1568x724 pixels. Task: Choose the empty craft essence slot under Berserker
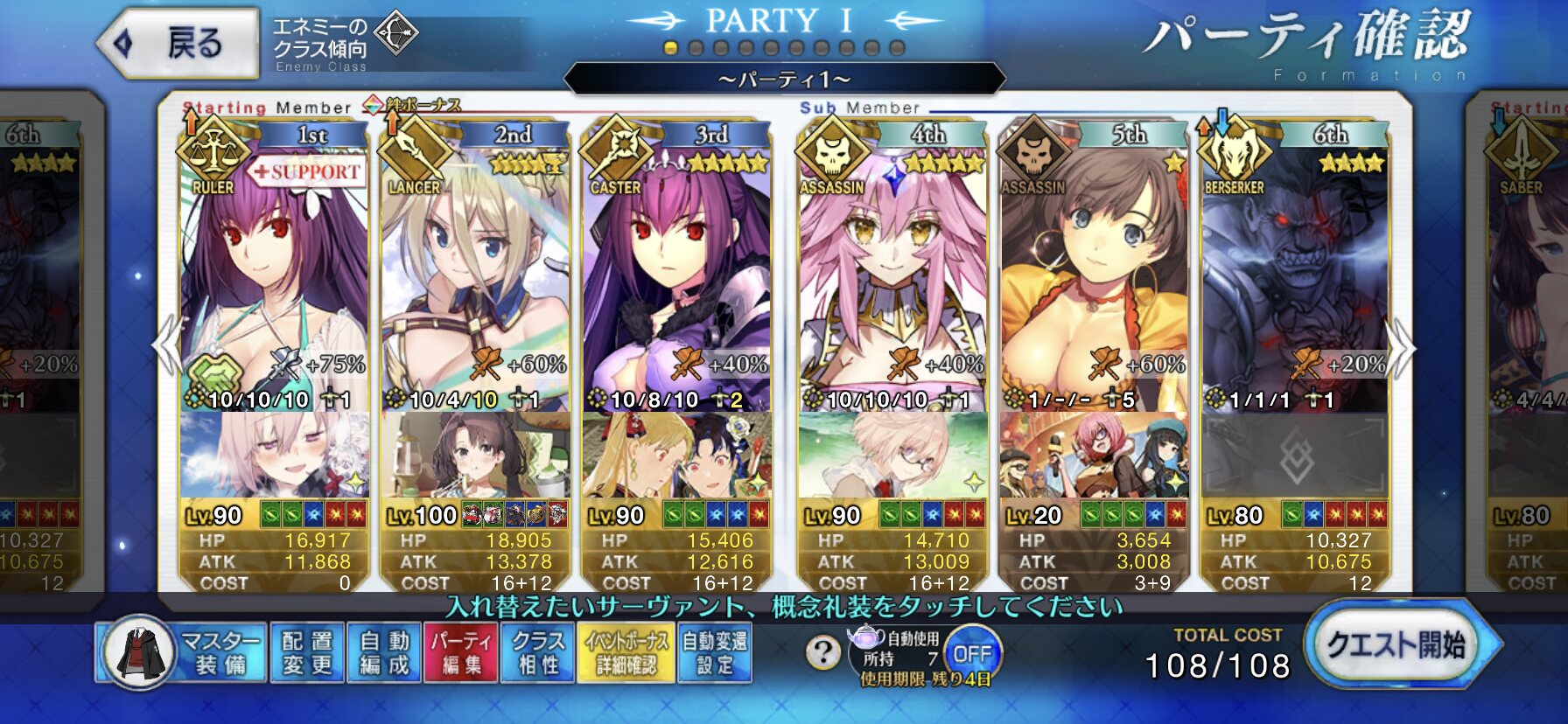coord(1293,456)
